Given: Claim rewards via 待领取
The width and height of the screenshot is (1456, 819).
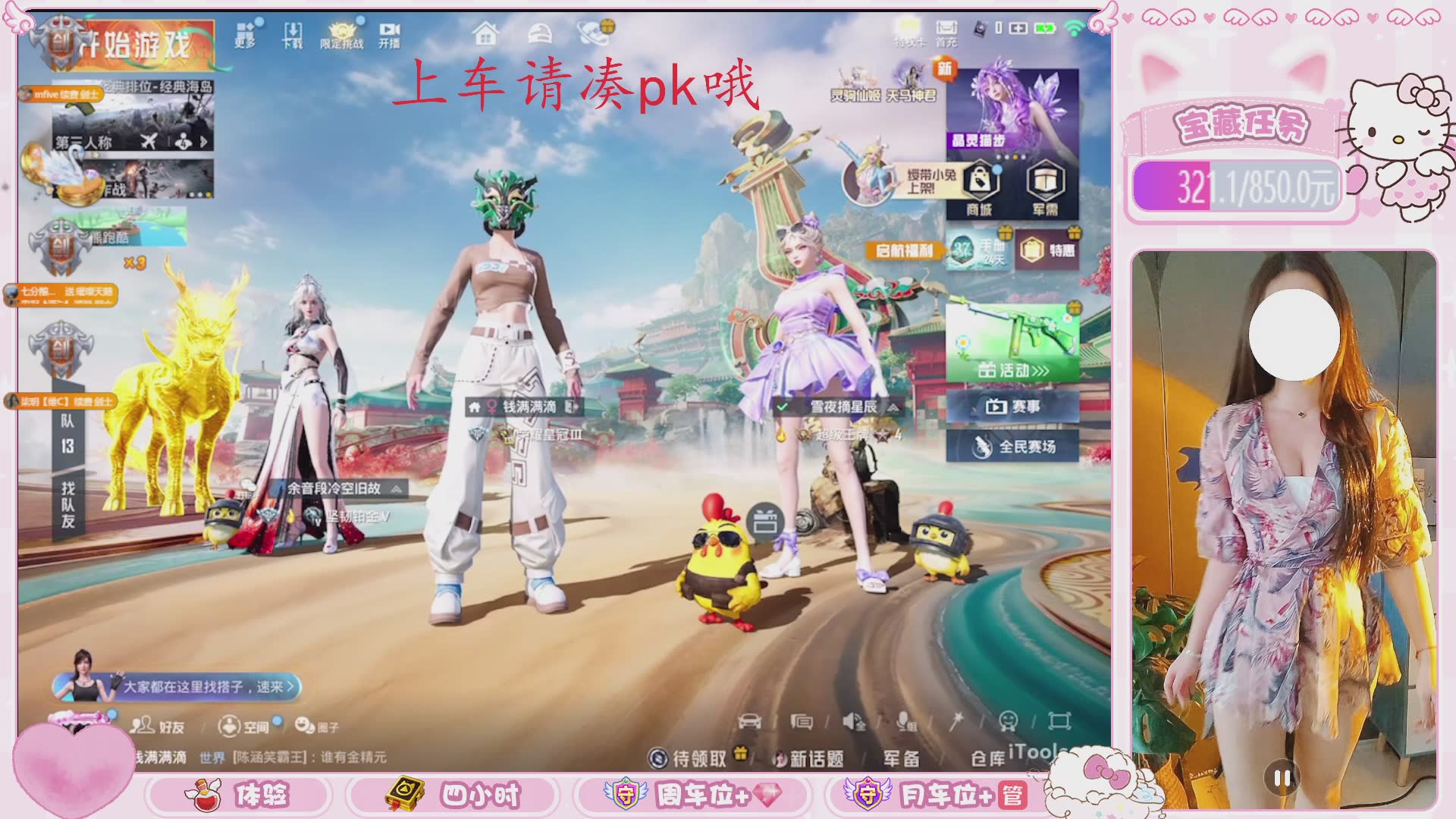Looking at the screenshot, I should click(689, 758).
